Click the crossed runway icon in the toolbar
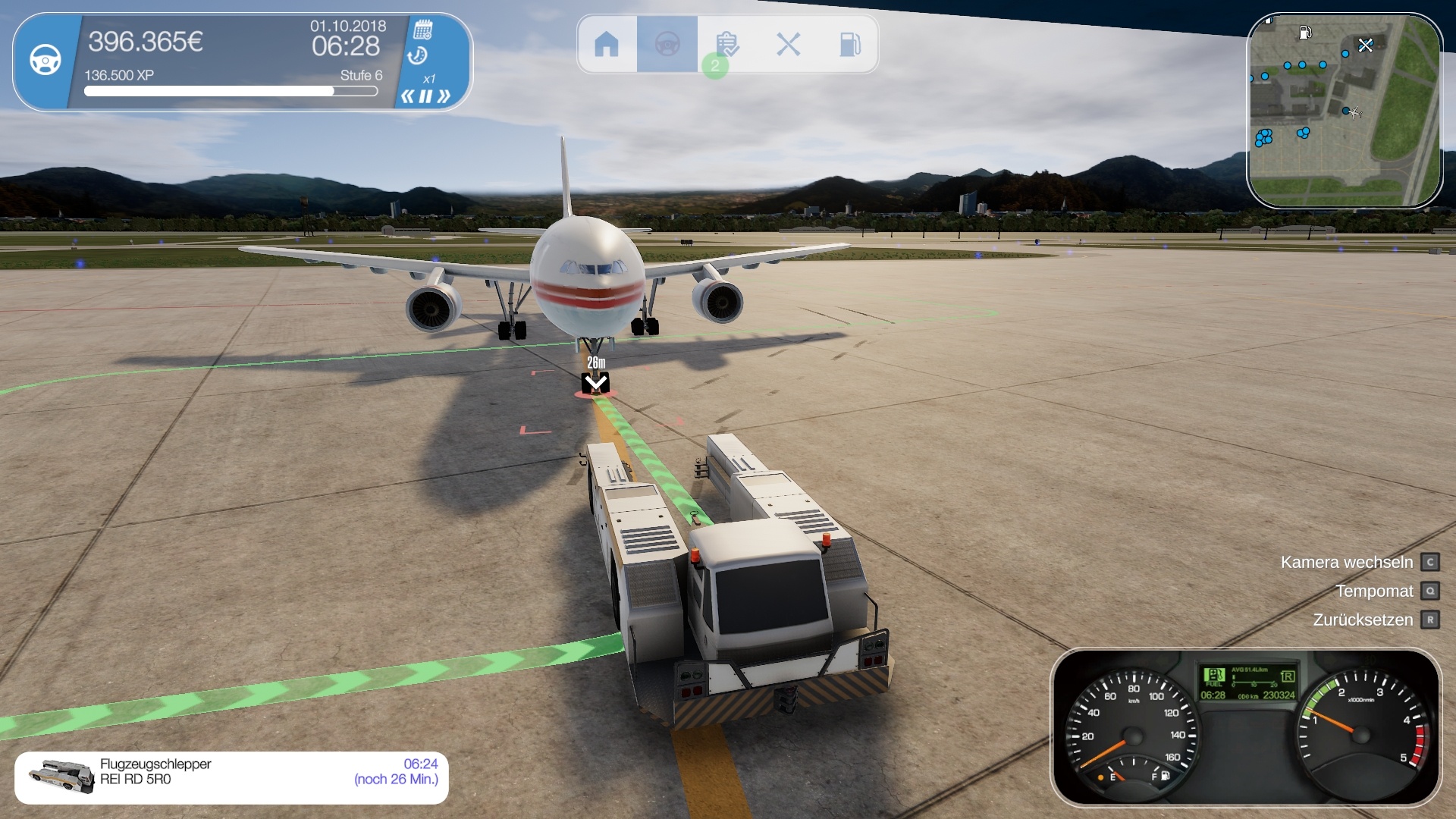This screenshot has width=1456, height=819. point(789,45)
